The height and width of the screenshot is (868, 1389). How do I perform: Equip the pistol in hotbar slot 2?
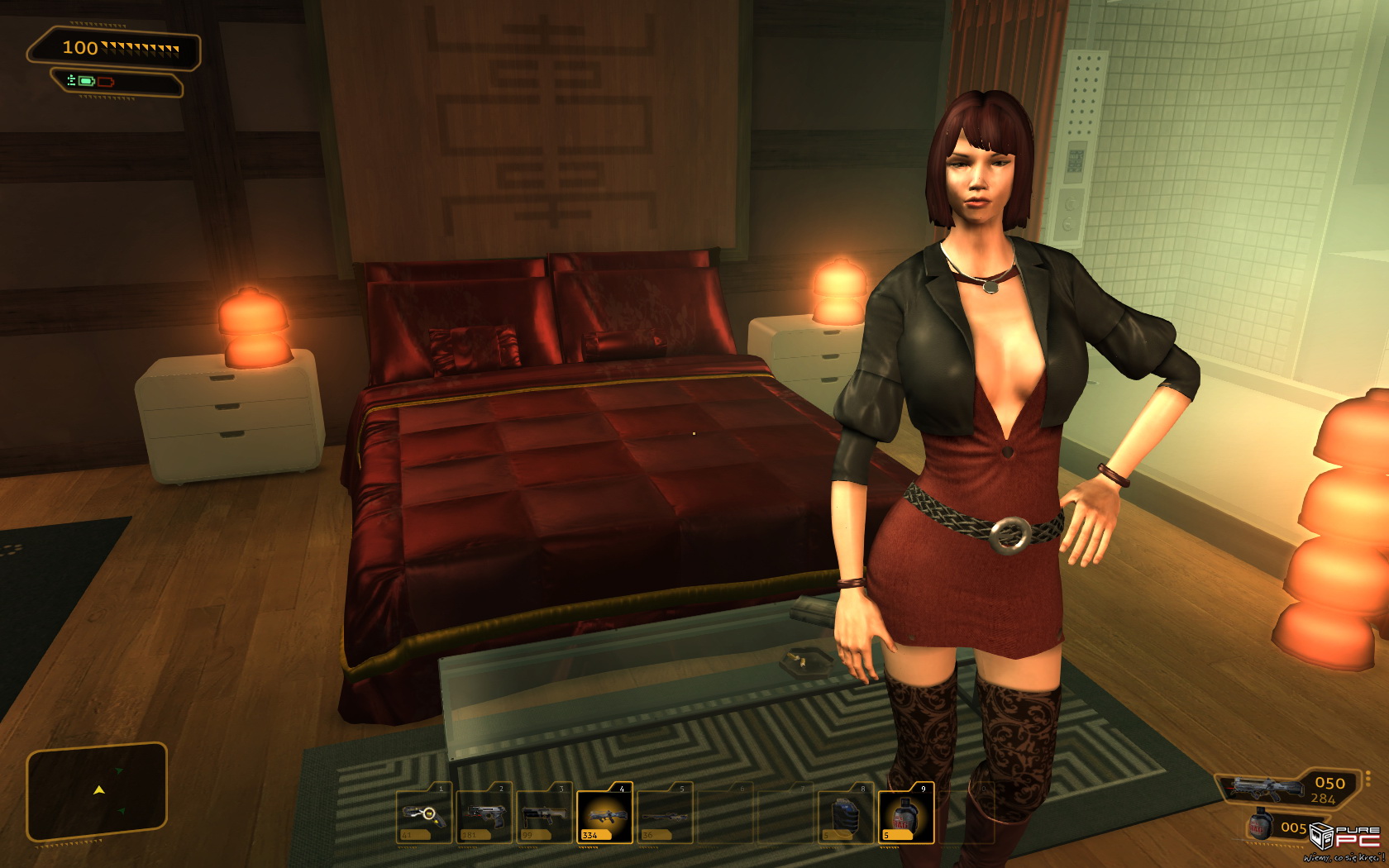click(x=484, y=815)
